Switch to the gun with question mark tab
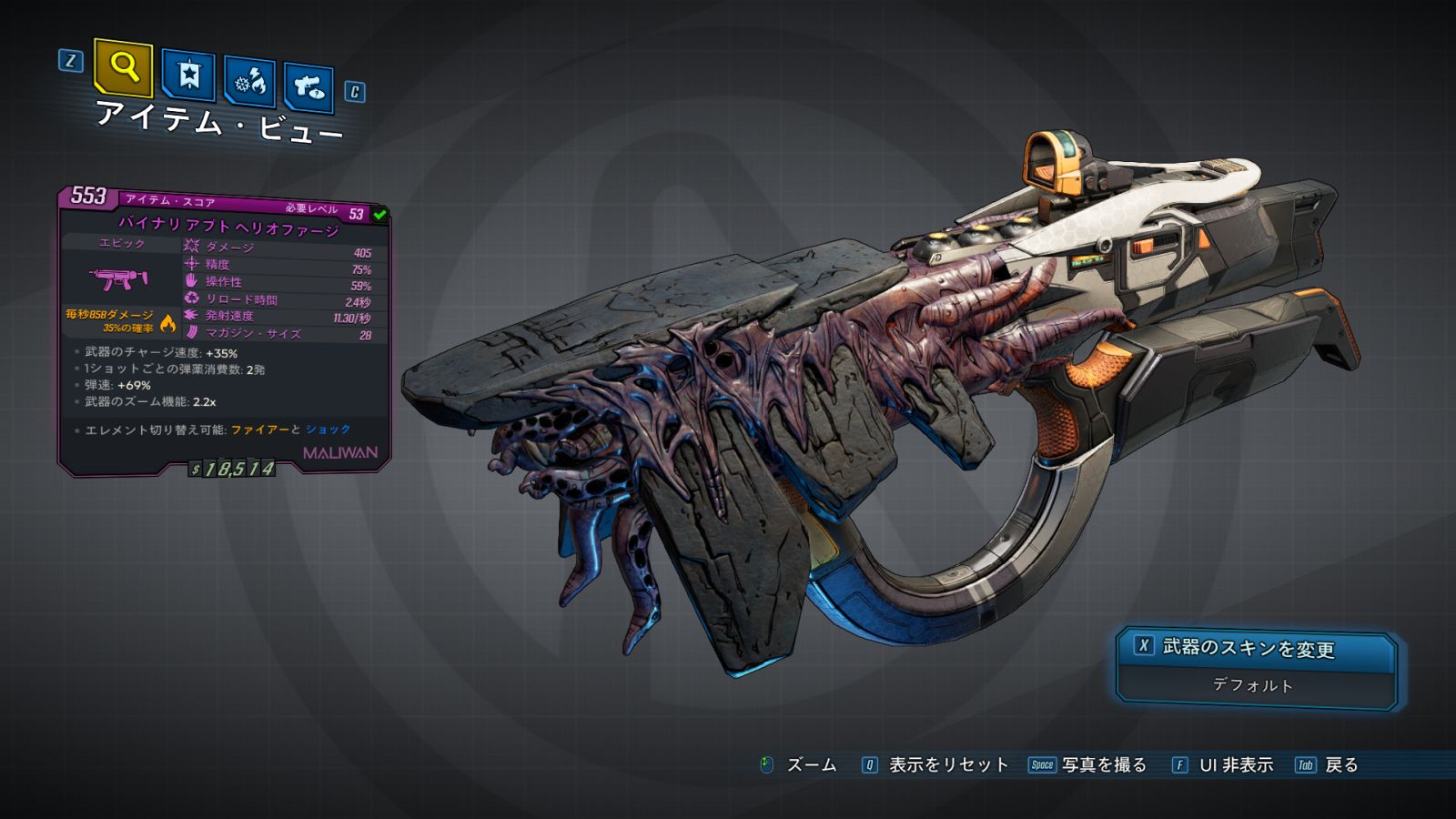1456x819 pixels. (308, 87)
